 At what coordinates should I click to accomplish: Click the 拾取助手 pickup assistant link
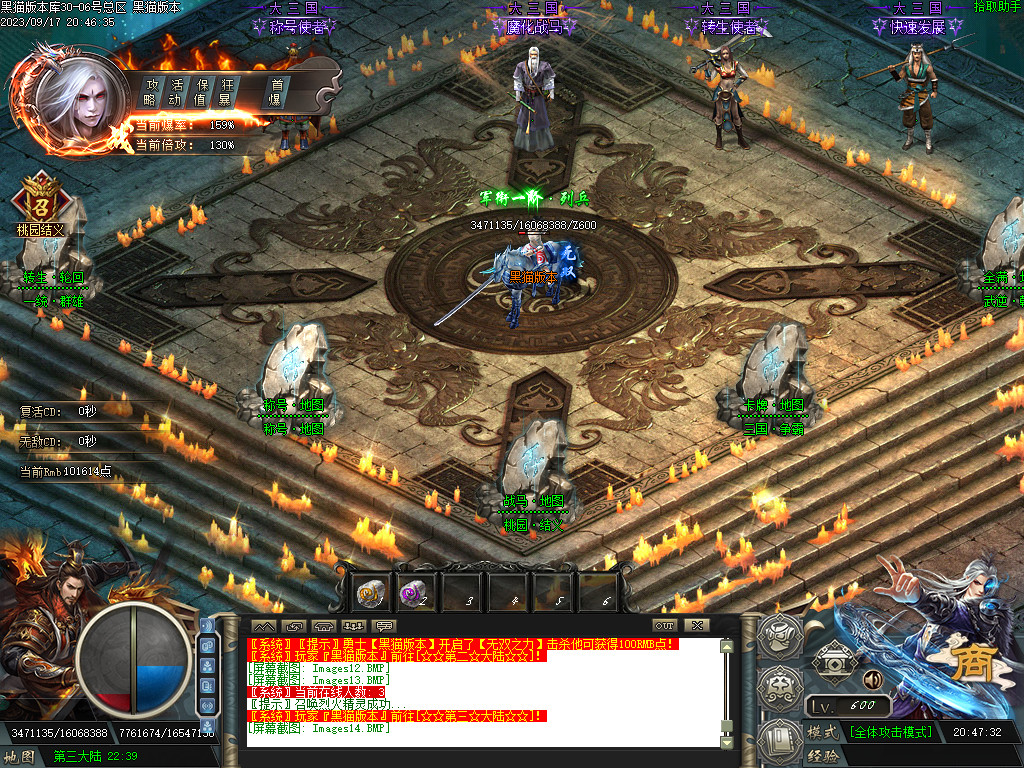coord(998,7)
